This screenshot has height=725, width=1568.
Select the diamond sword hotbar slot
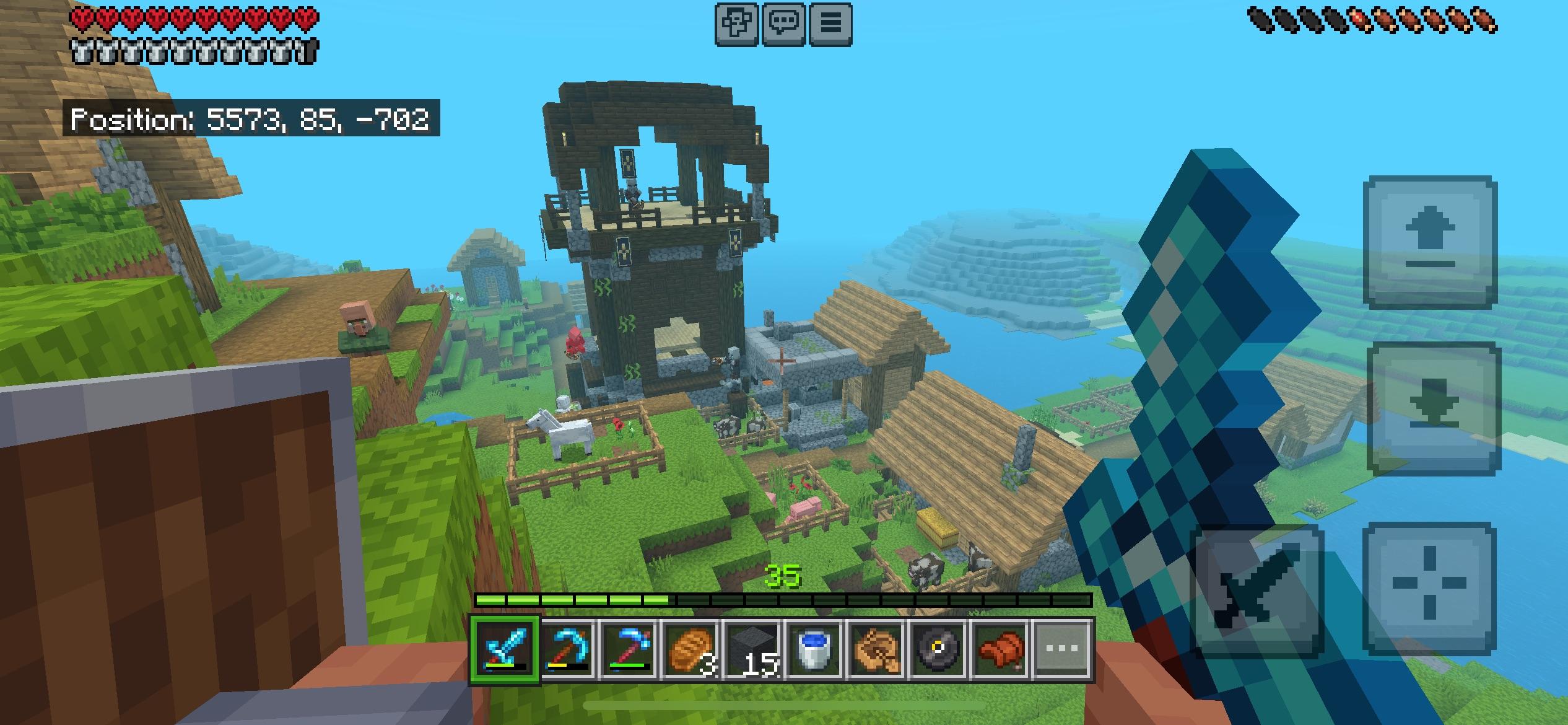pyautogui.click(x=505, y=649)
